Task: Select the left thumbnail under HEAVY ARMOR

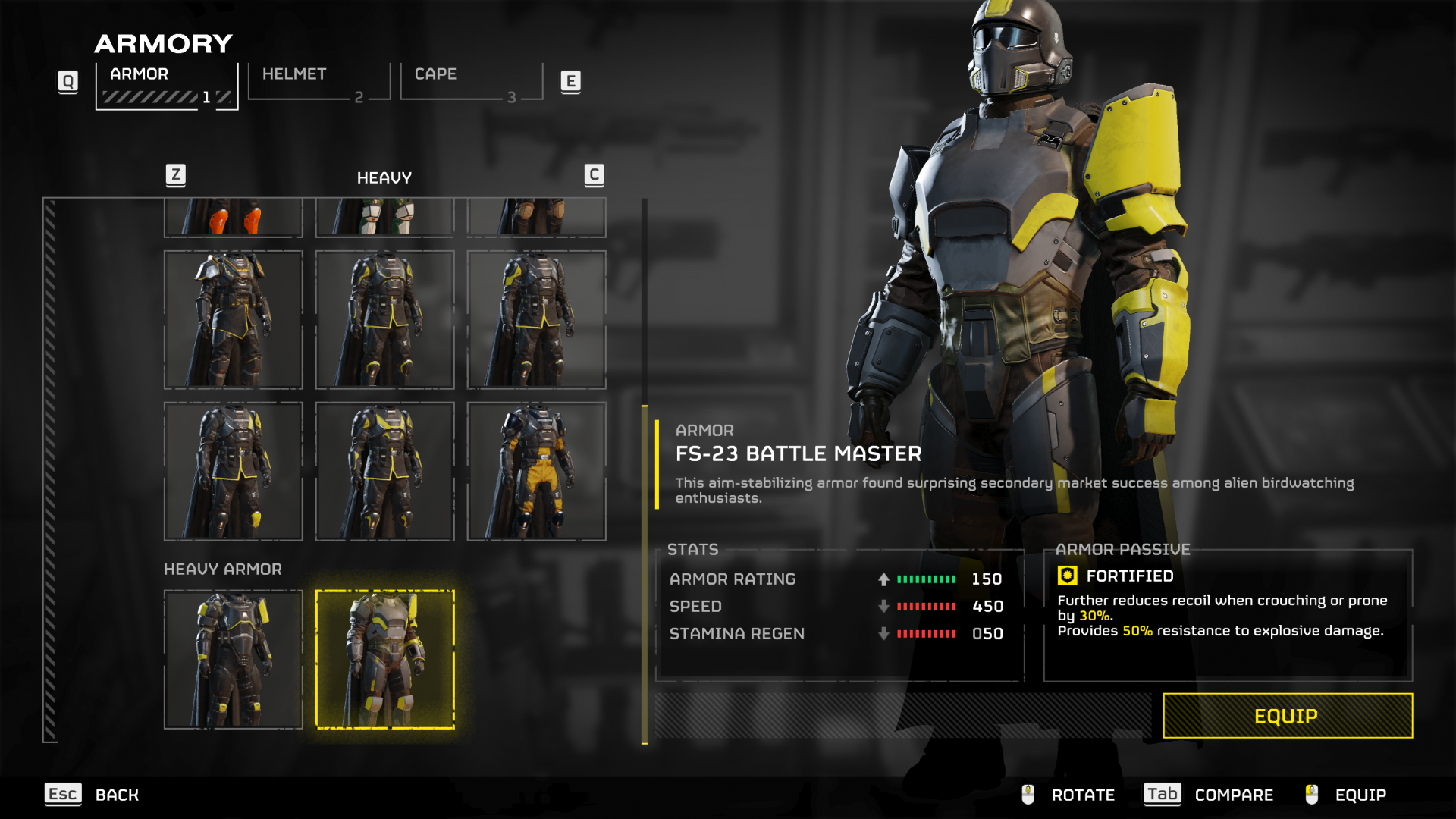Action: 233,658
